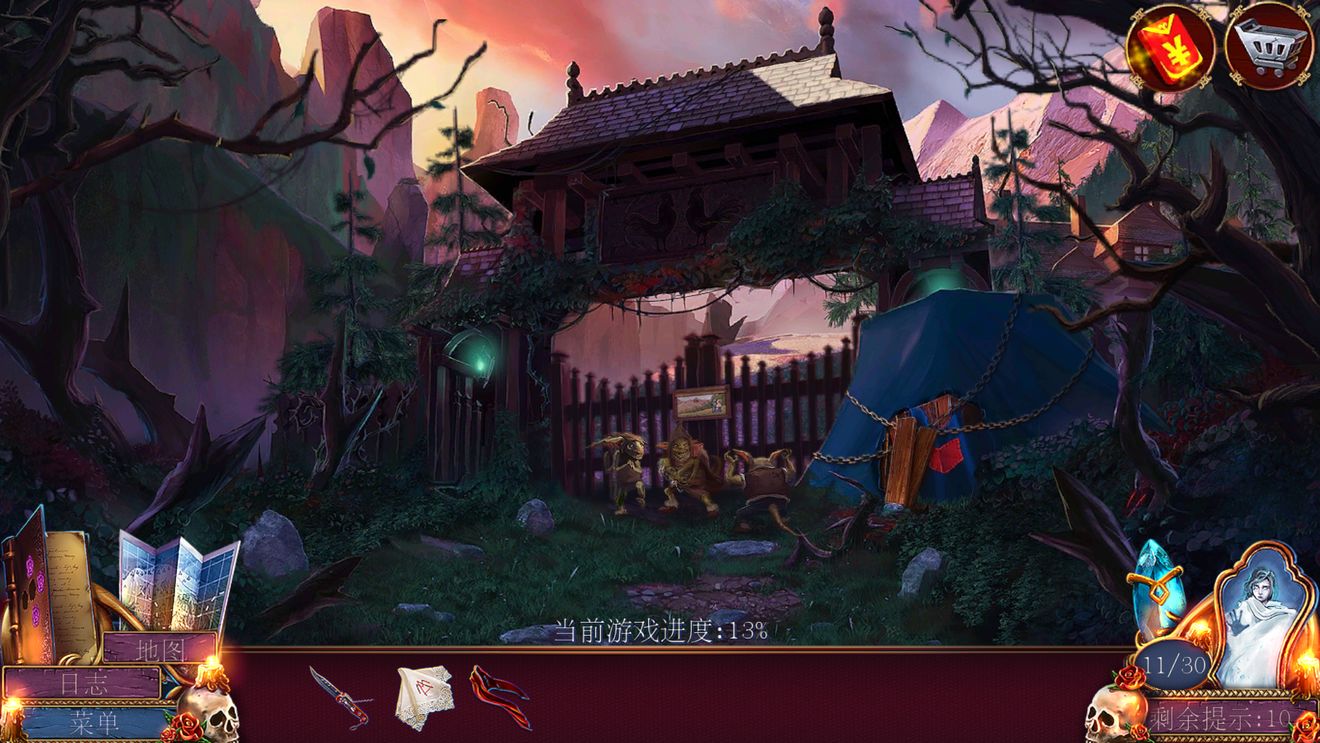Open the shopping cart store
This screenshot has height=743, width=1320.
1268,46
